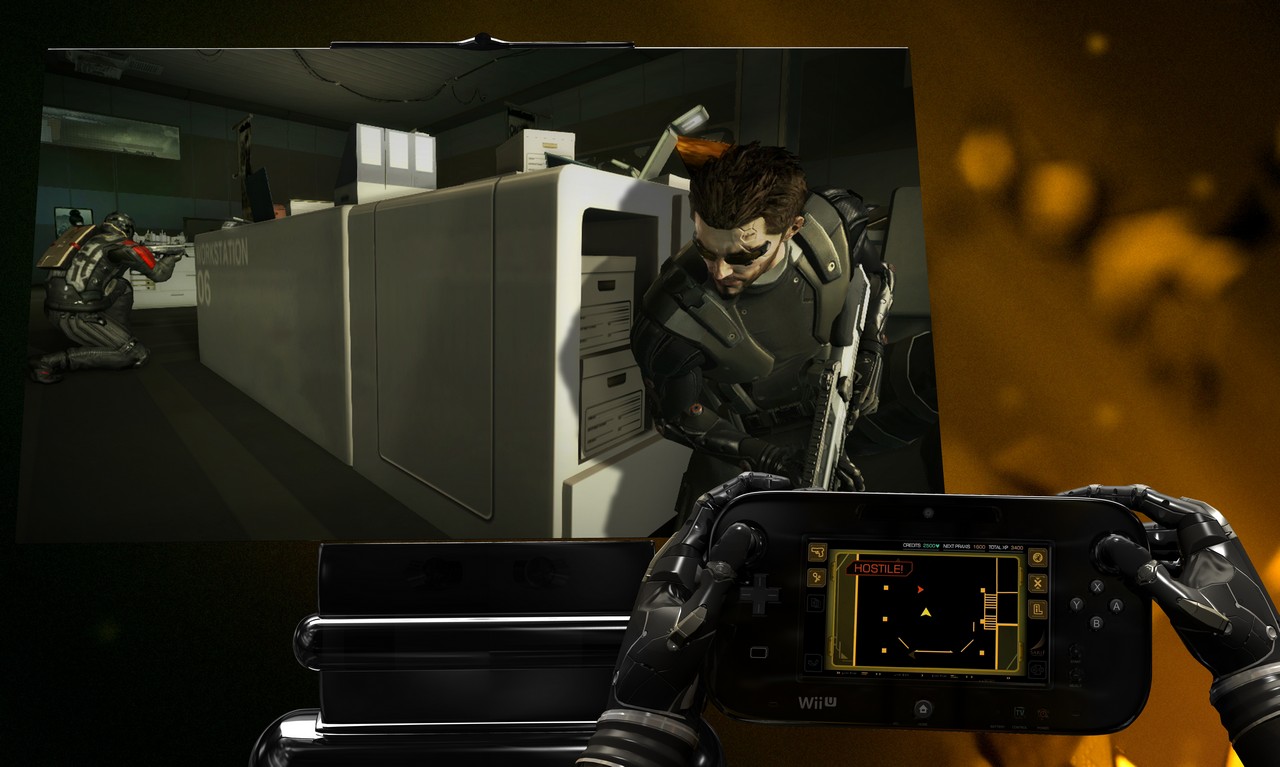Screen dimensions: 1280x767
Task: Tap the TOTAL XP entry in the status bar
Action: 1000,547
